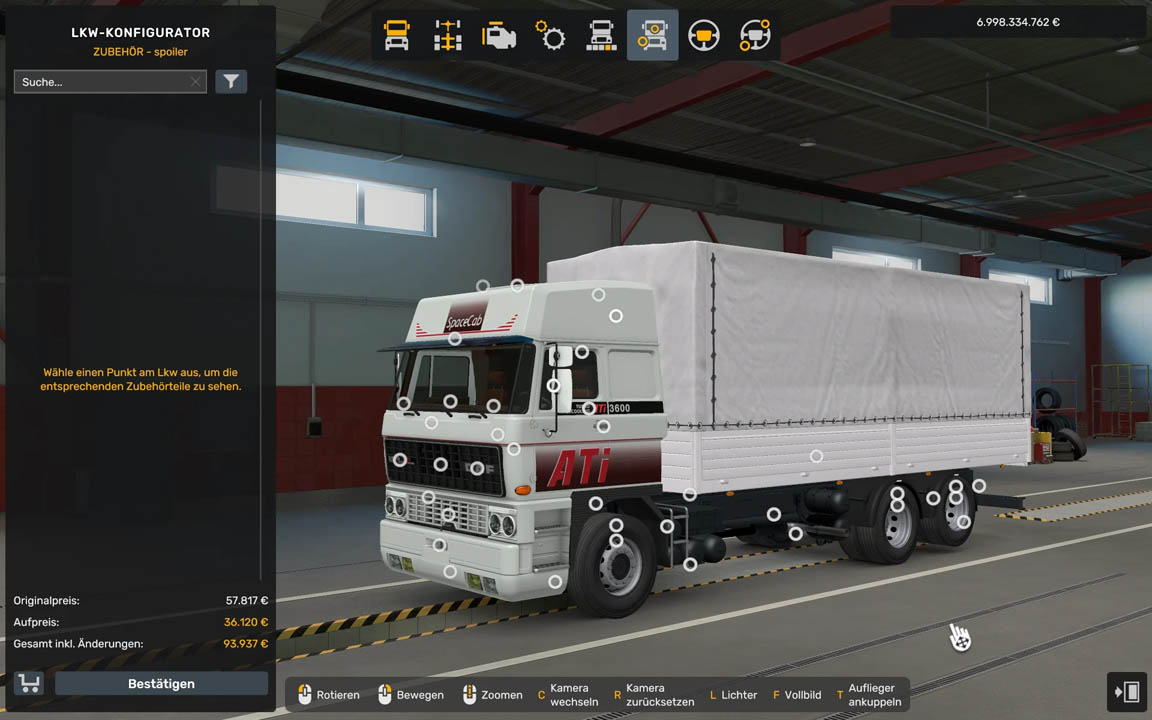Switch to the truck cabin tab
Viewport: 1152px width, 720px height.
[x=397, y=36]
